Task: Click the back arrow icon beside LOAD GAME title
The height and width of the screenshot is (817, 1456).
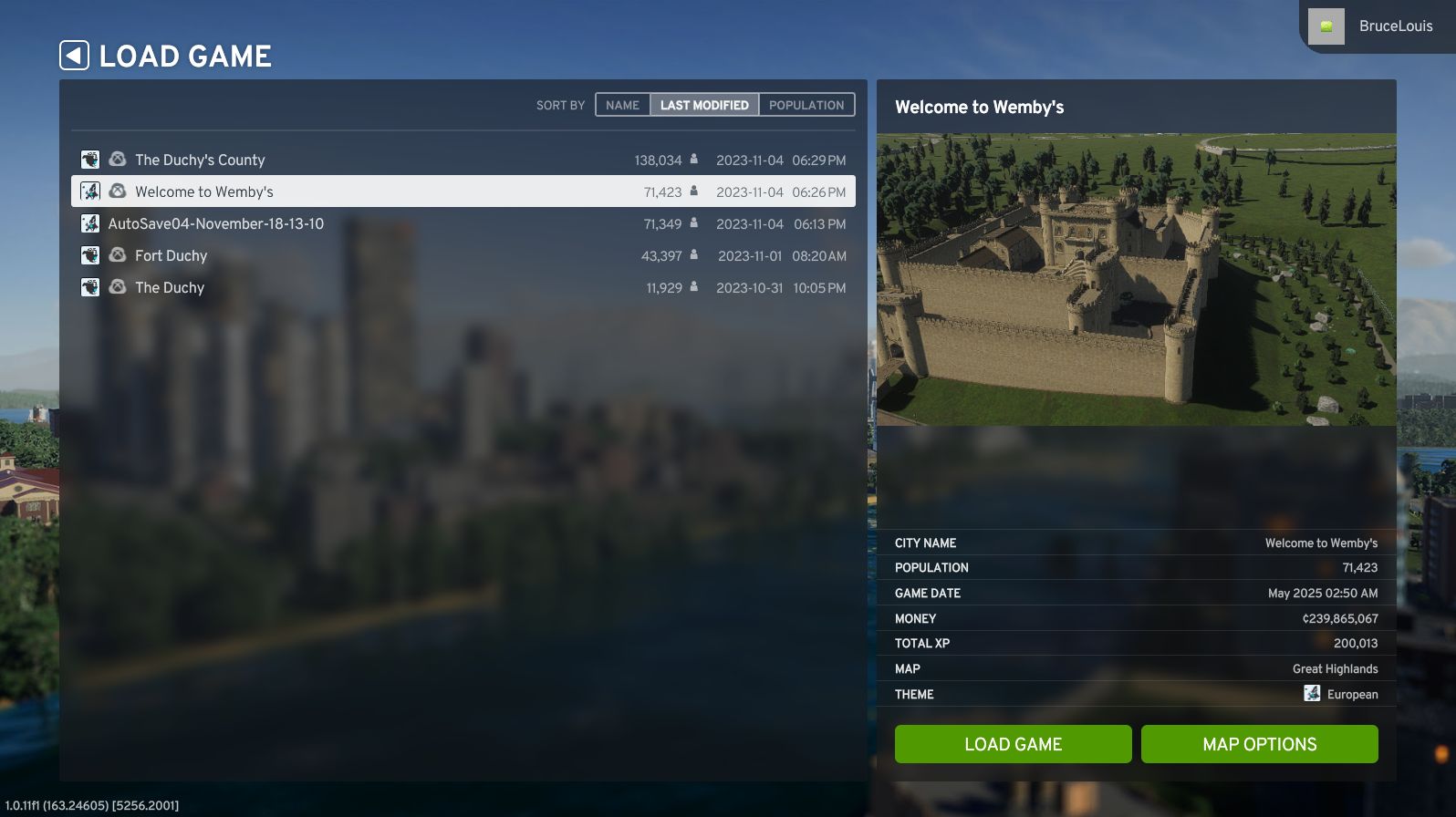Action: point(75,55)
